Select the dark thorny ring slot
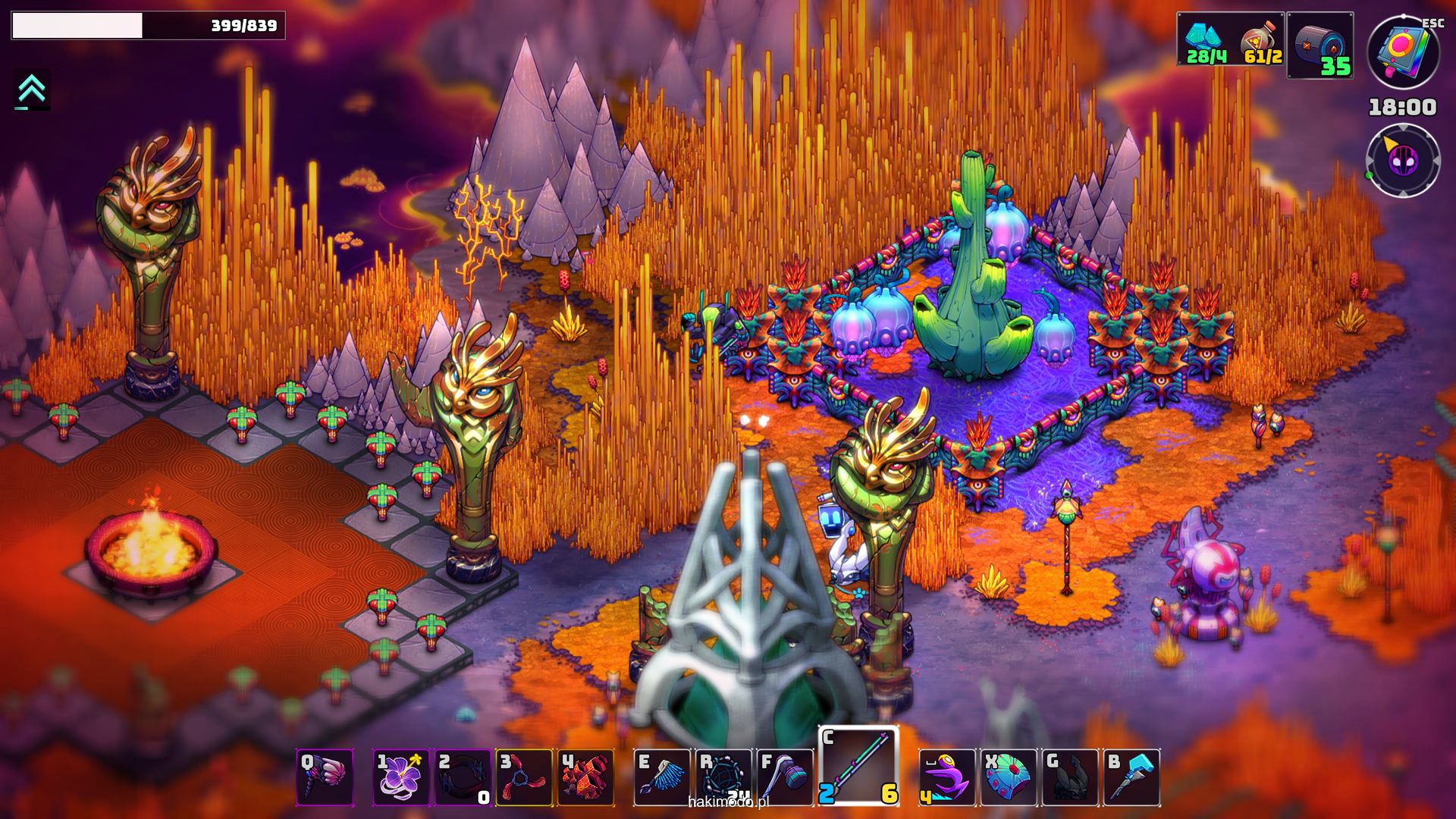The image size is (1456, 819). click(463, 777)
